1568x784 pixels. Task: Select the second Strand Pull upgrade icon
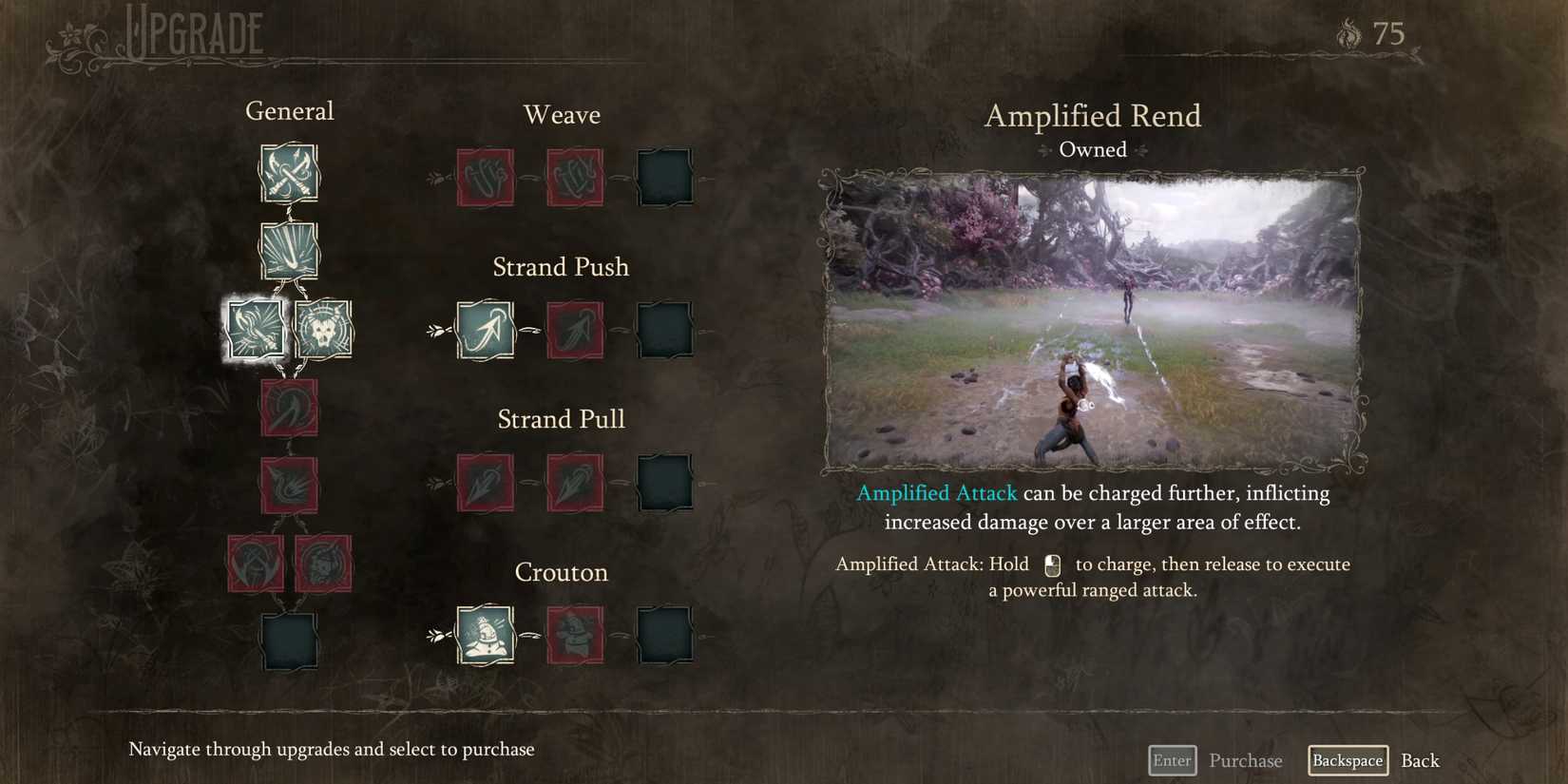(x=574, y=483)
